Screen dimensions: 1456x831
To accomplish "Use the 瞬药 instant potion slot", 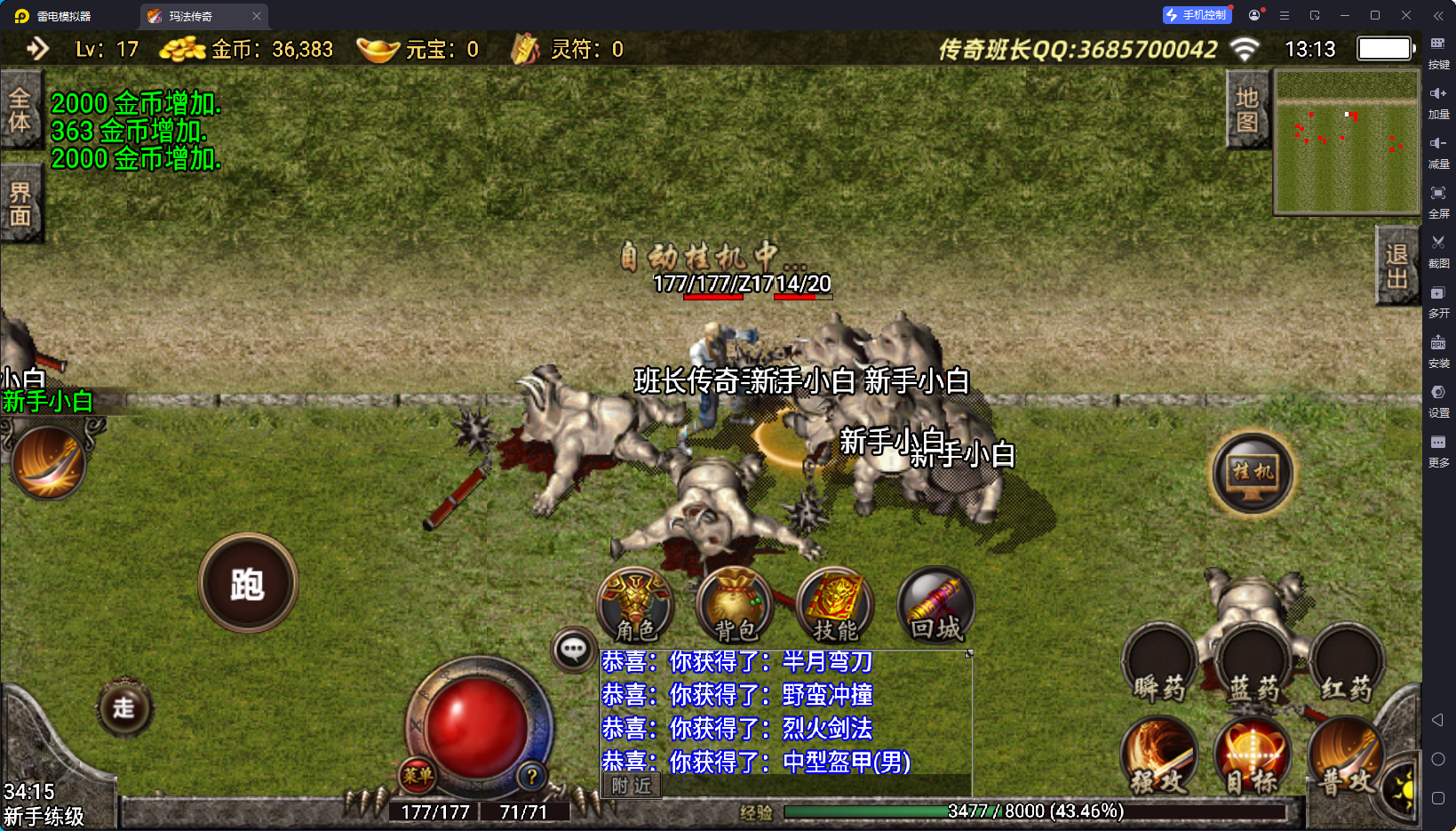I will [1160, 665].
